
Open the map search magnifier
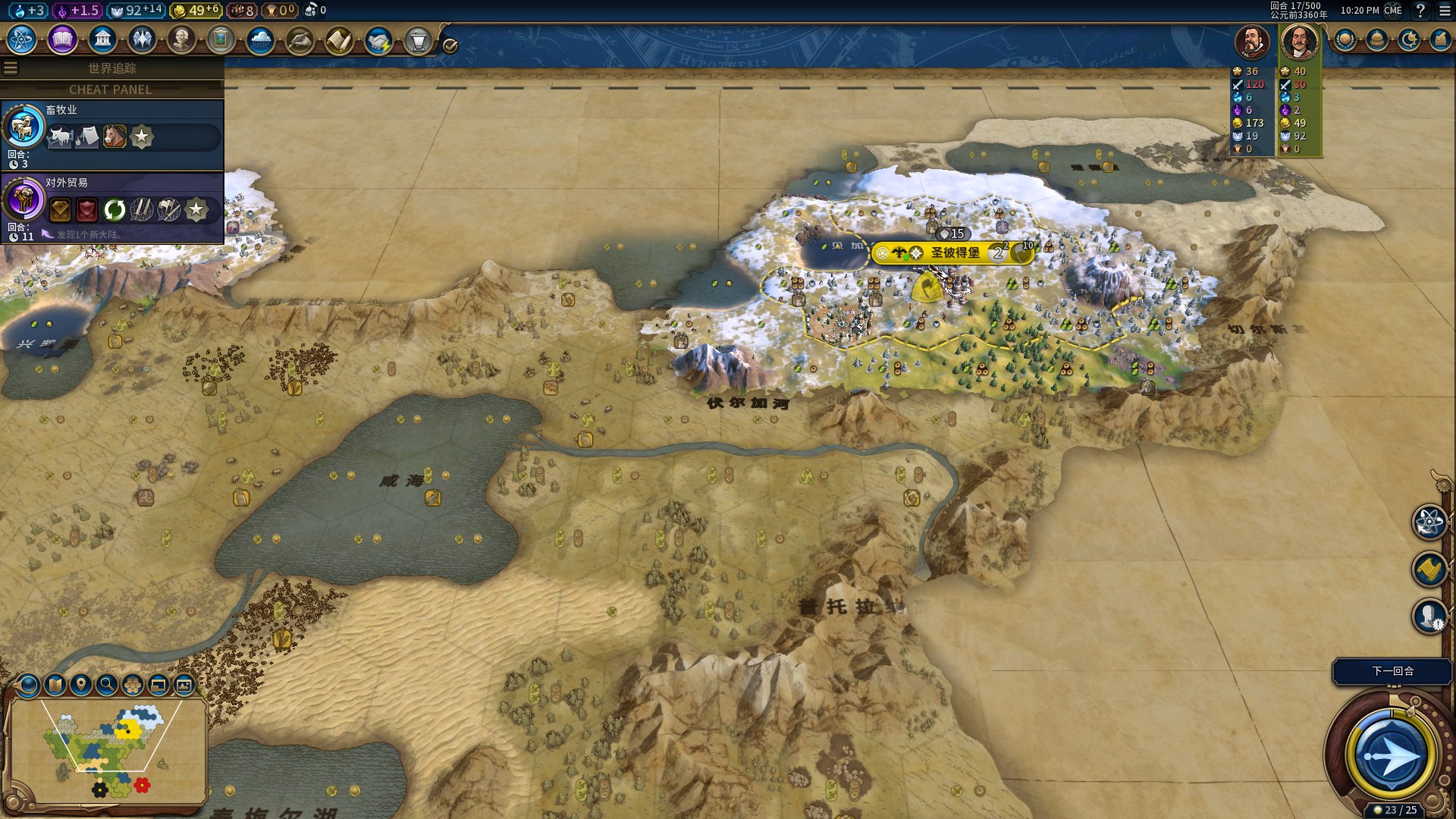click(x=107, y=686)
